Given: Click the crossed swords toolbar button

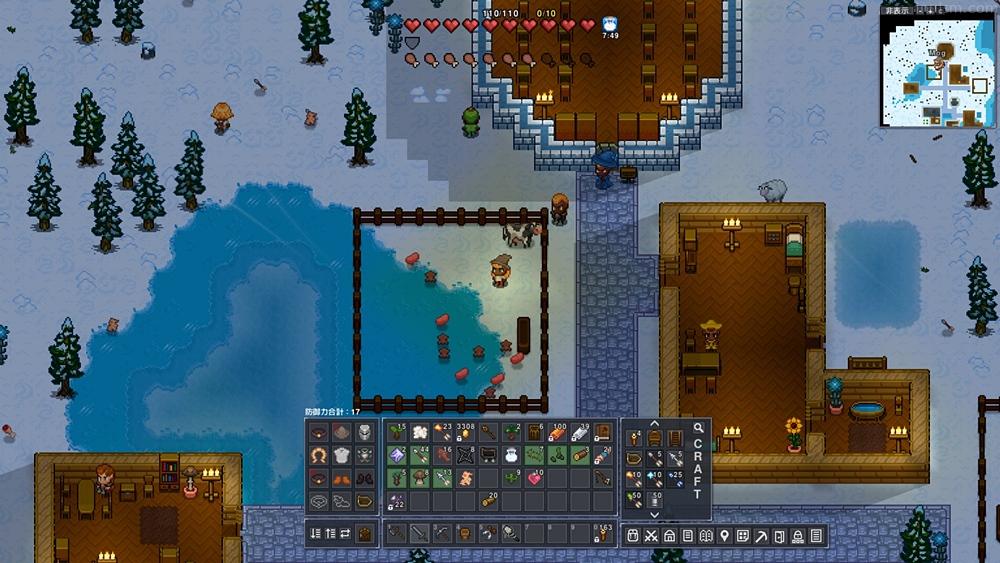Looking at the screenshot, I should click(x=651, y=536).
